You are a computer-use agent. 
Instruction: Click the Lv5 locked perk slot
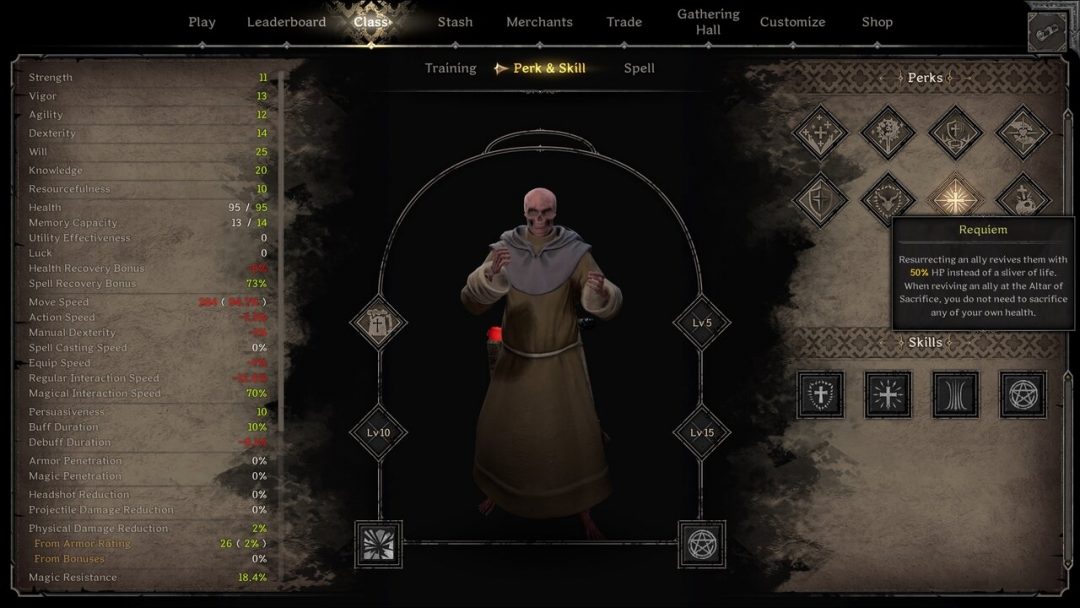click(700, 323)
